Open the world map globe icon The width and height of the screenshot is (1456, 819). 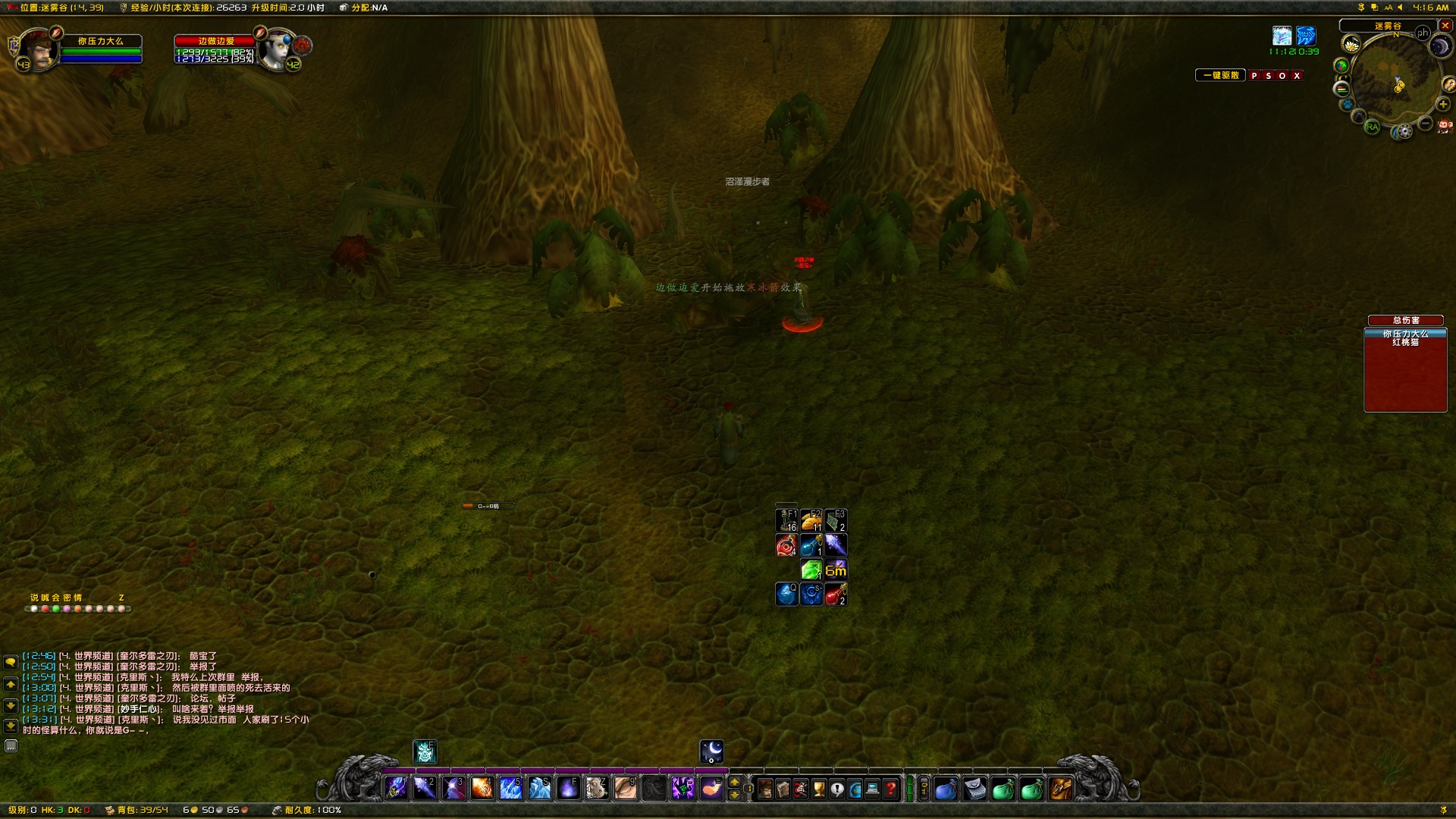click(x=855, y=789)
